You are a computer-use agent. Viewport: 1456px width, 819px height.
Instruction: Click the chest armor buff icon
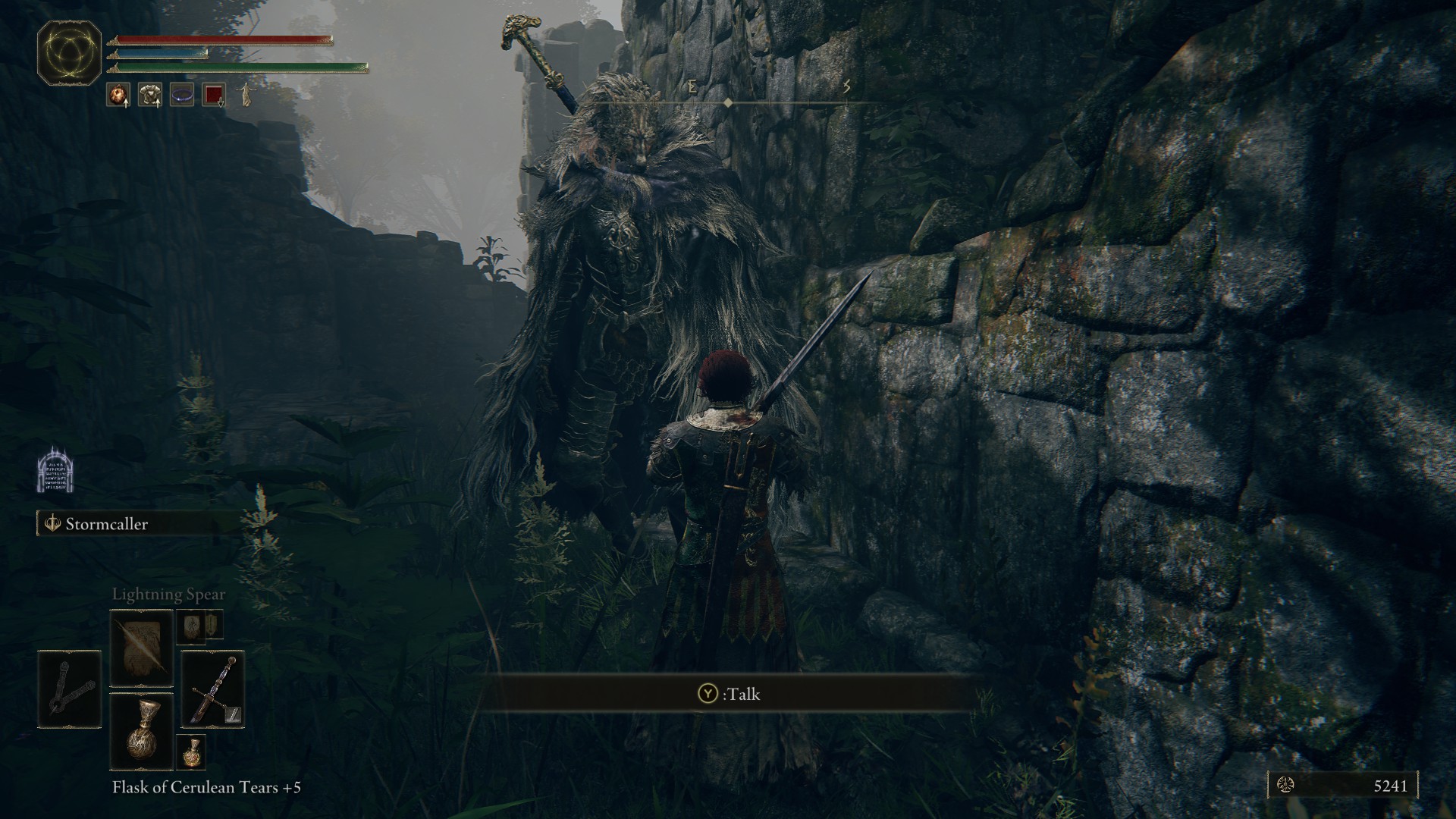click(149, 95)
